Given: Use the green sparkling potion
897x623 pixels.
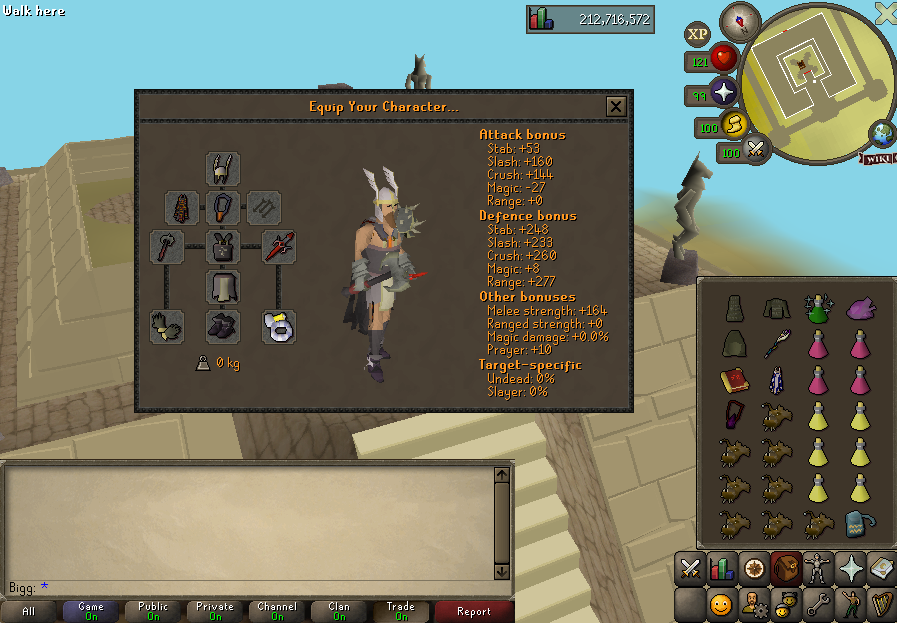Looking at the screenshot, I should pos(818,308).
